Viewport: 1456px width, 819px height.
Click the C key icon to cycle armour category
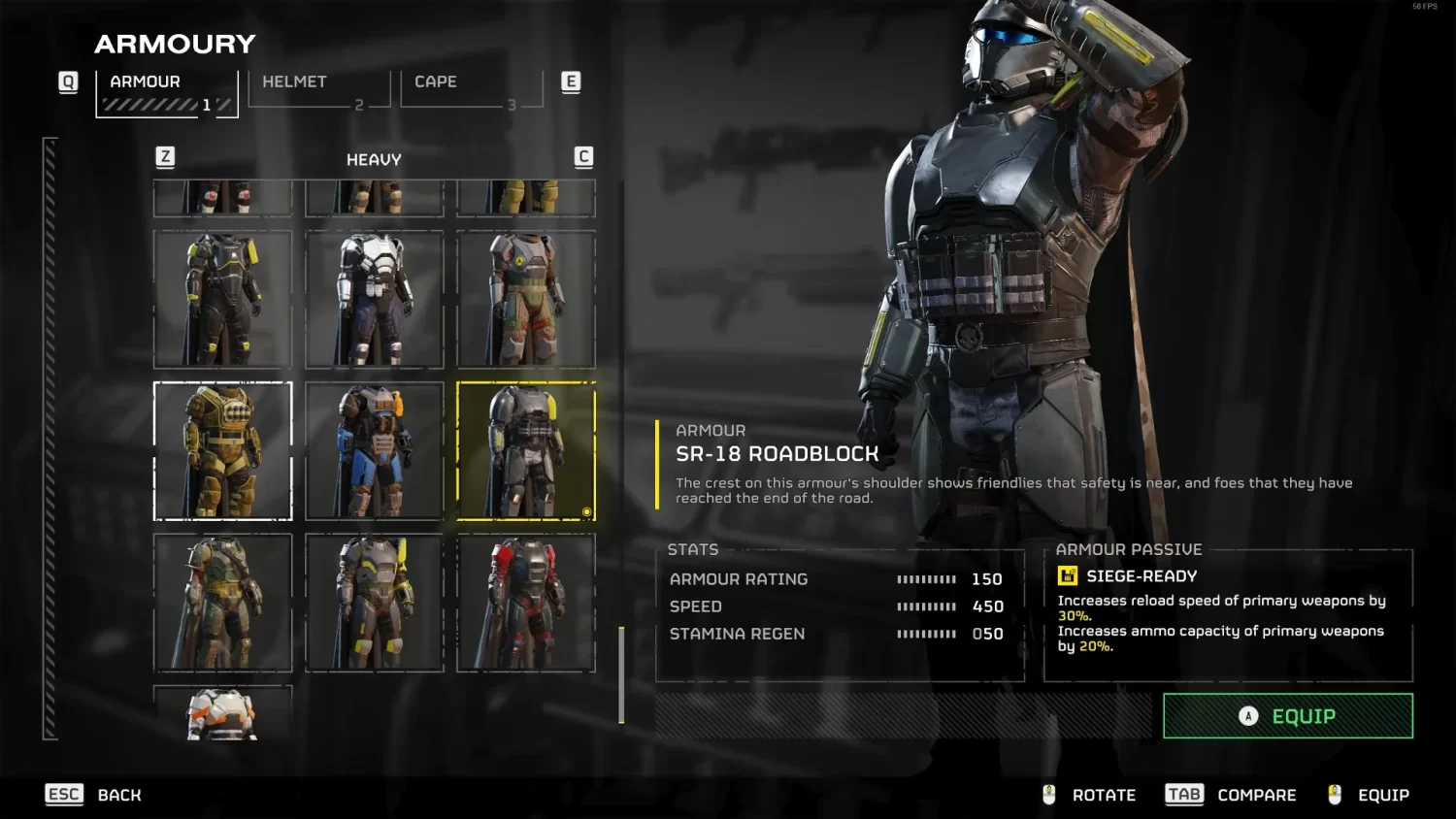pyautogui.click(x=583, y=155)
